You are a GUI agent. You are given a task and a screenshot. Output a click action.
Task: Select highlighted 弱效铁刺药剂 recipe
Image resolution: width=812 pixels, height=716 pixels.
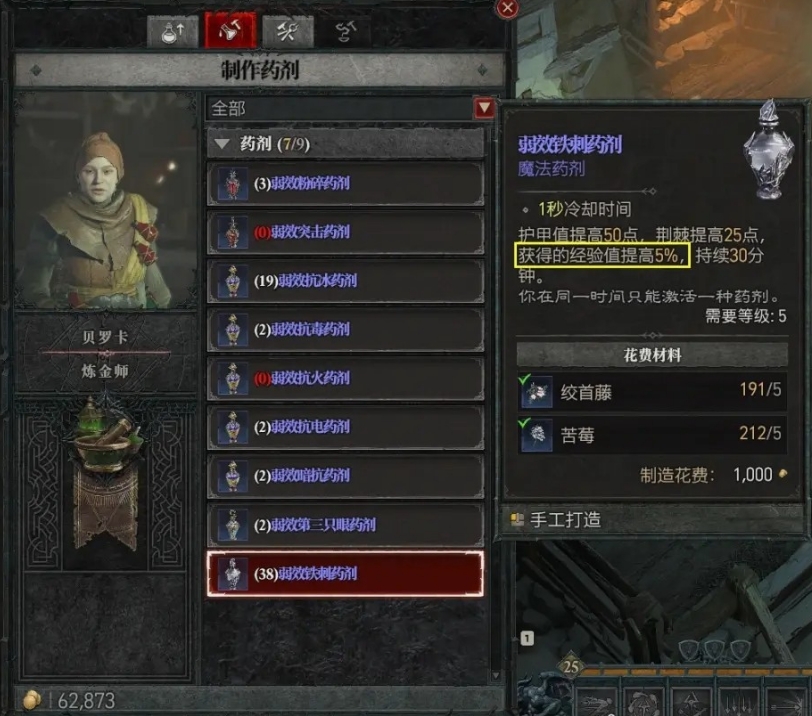click(345, 574)
